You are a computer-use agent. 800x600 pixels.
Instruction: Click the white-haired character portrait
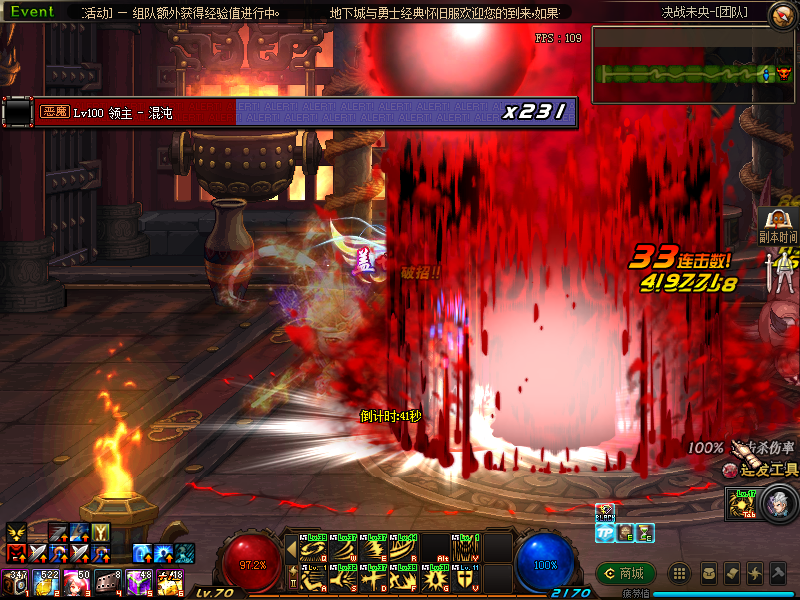(777, 503)
